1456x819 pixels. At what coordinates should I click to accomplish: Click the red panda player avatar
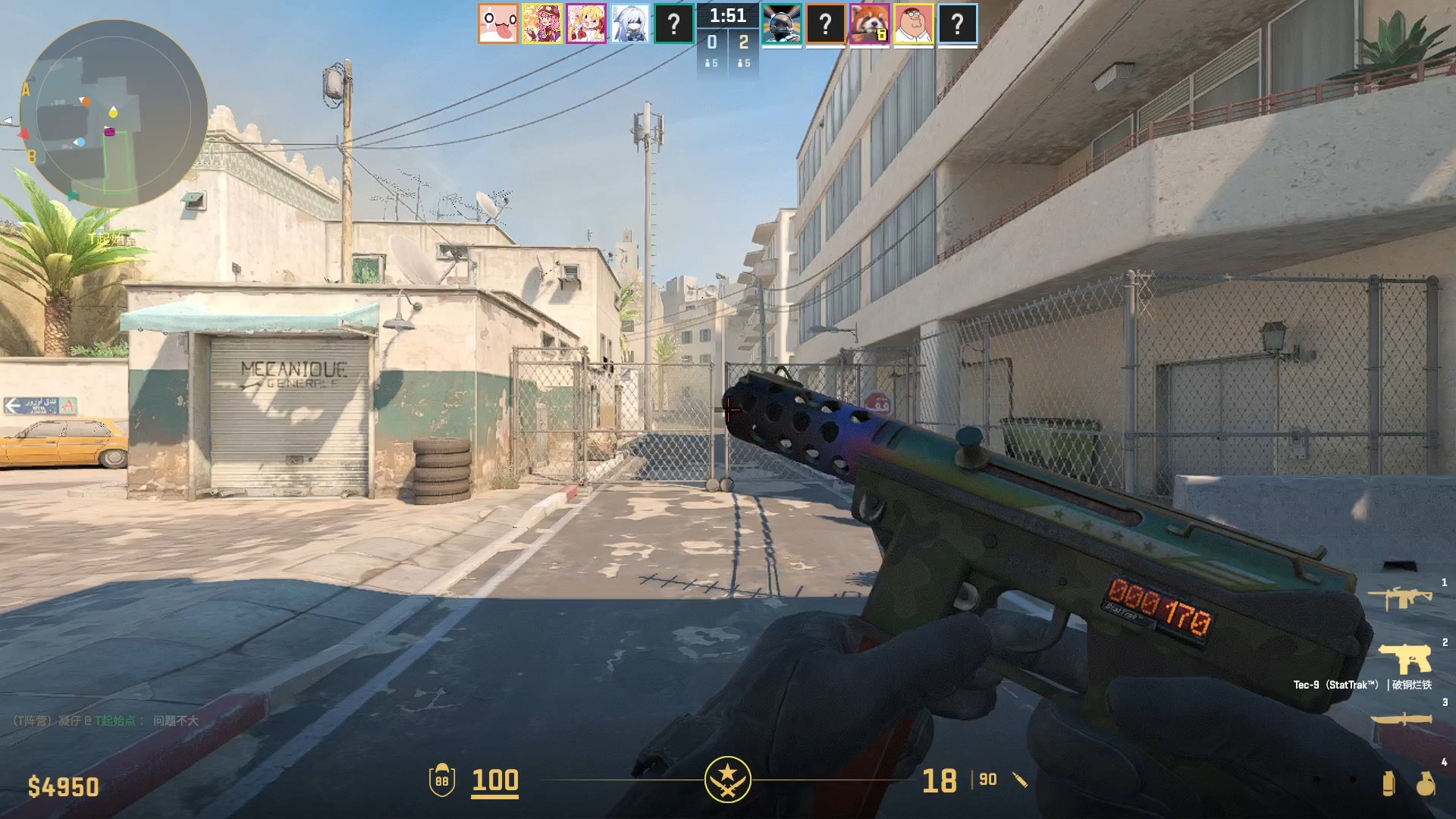[x=871, y=24]
